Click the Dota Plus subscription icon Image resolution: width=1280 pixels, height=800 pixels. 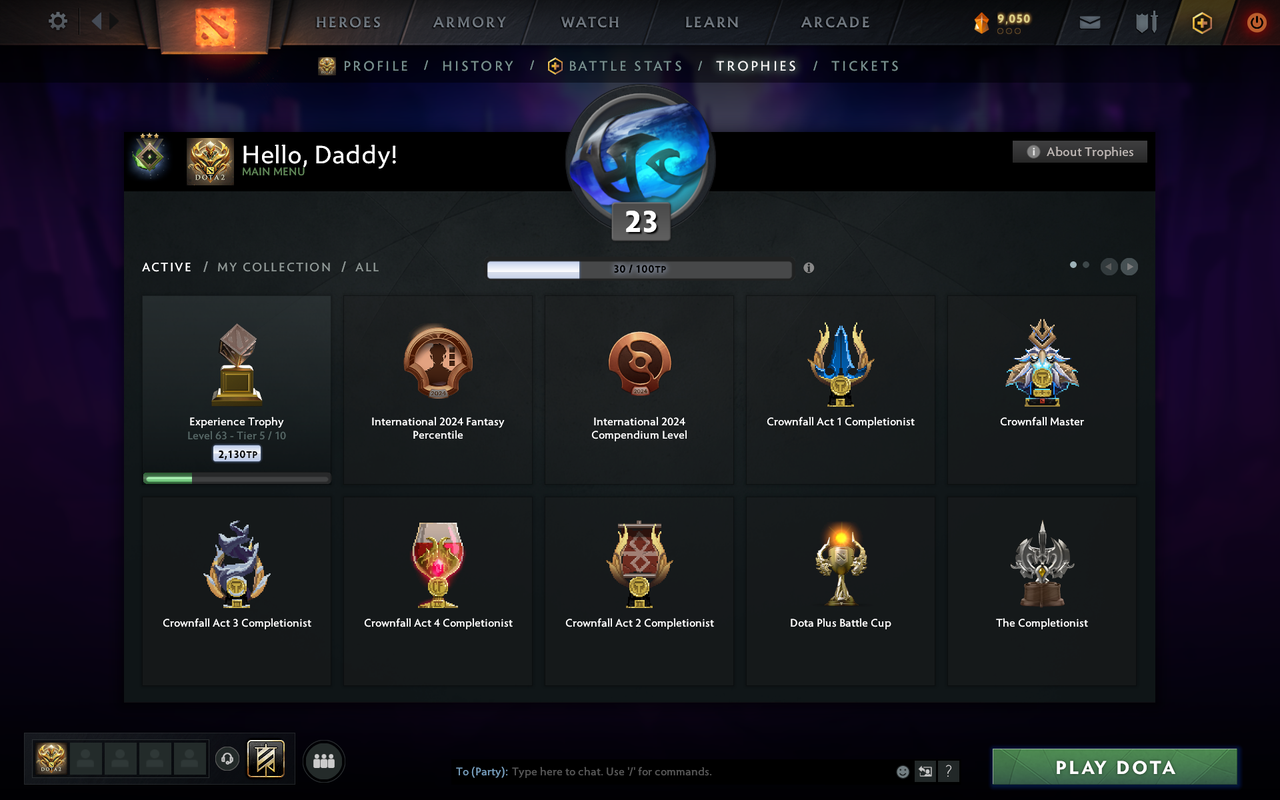(1201, 22)
